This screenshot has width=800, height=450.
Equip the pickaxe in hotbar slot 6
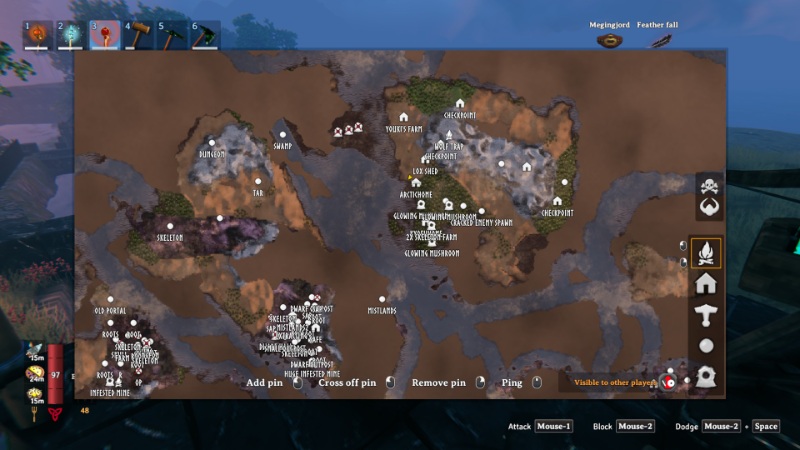point(205,35)
